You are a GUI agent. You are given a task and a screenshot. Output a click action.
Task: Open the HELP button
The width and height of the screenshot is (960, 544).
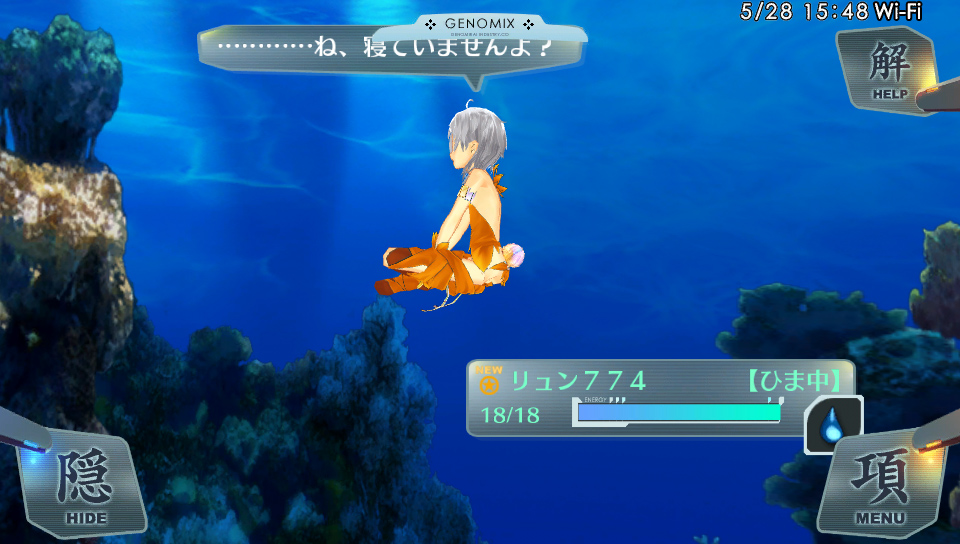point(889,70)
